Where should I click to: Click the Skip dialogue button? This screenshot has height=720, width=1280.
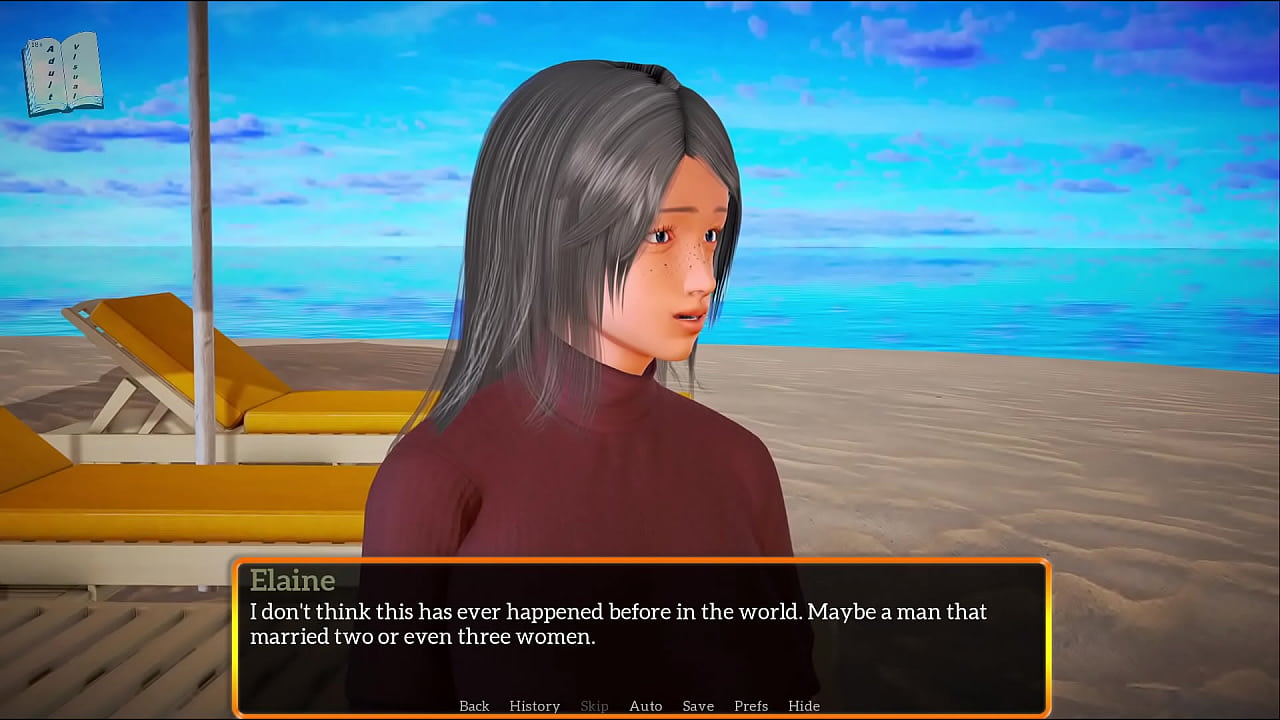[594, 706]
